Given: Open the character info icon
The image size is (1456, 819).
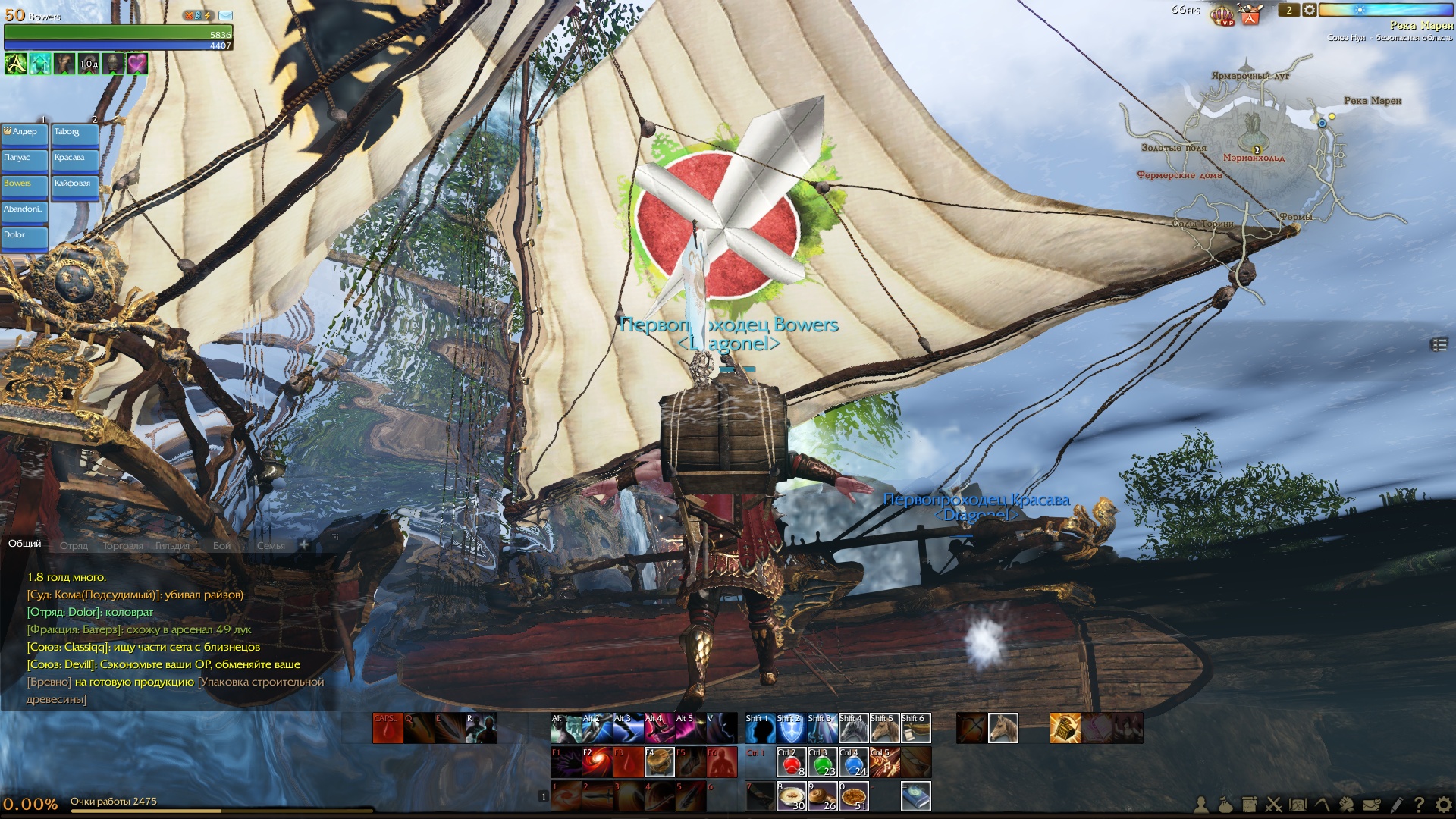Looking at the screenshot, I should tap(1201, 805).
